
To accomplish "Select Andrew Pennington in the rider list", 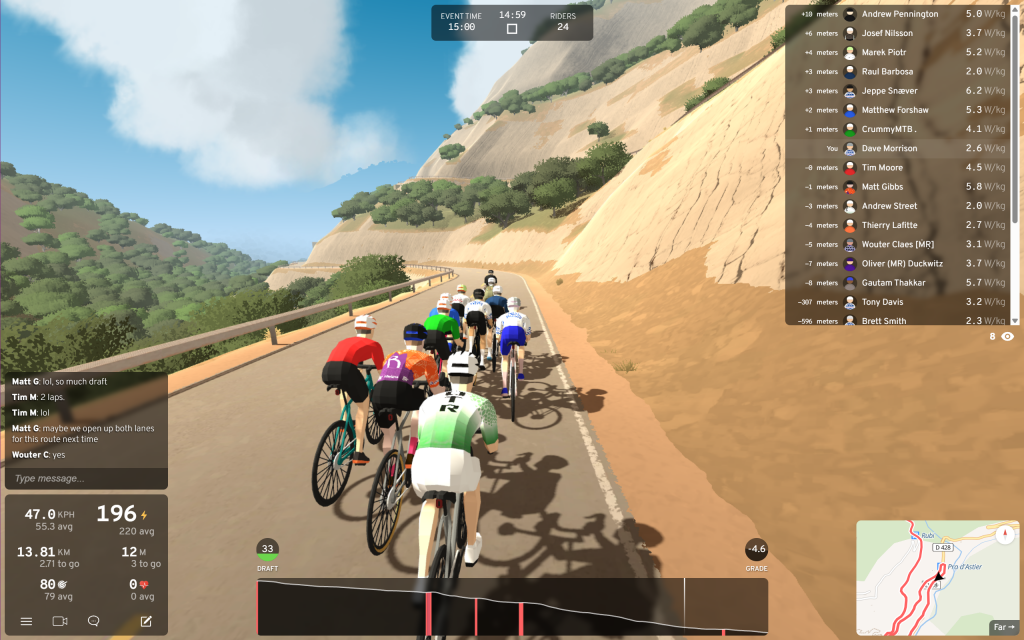I will (900, 14).
